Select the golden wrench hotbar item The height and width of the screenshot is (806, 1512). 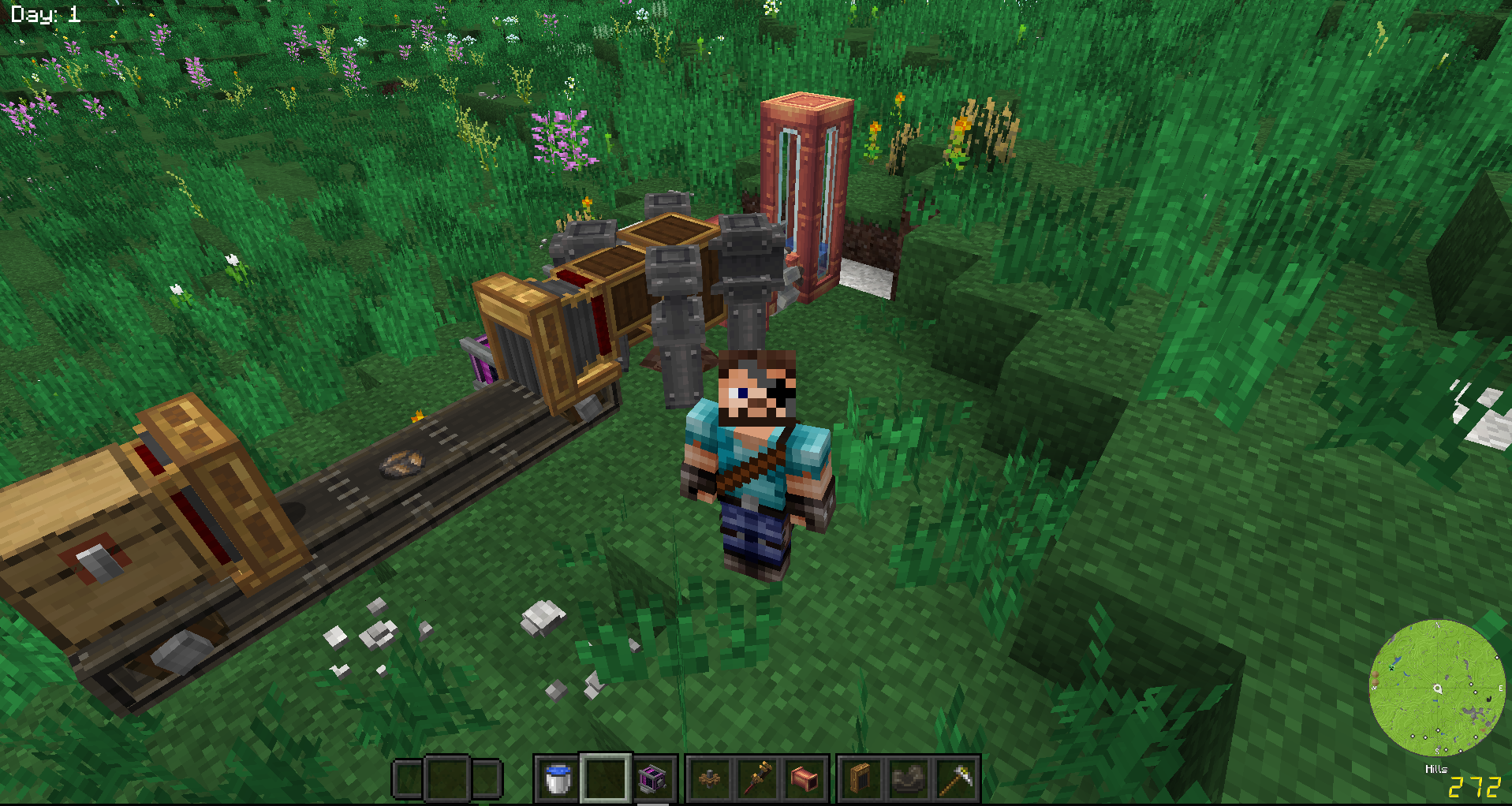[x=760, y=779]
